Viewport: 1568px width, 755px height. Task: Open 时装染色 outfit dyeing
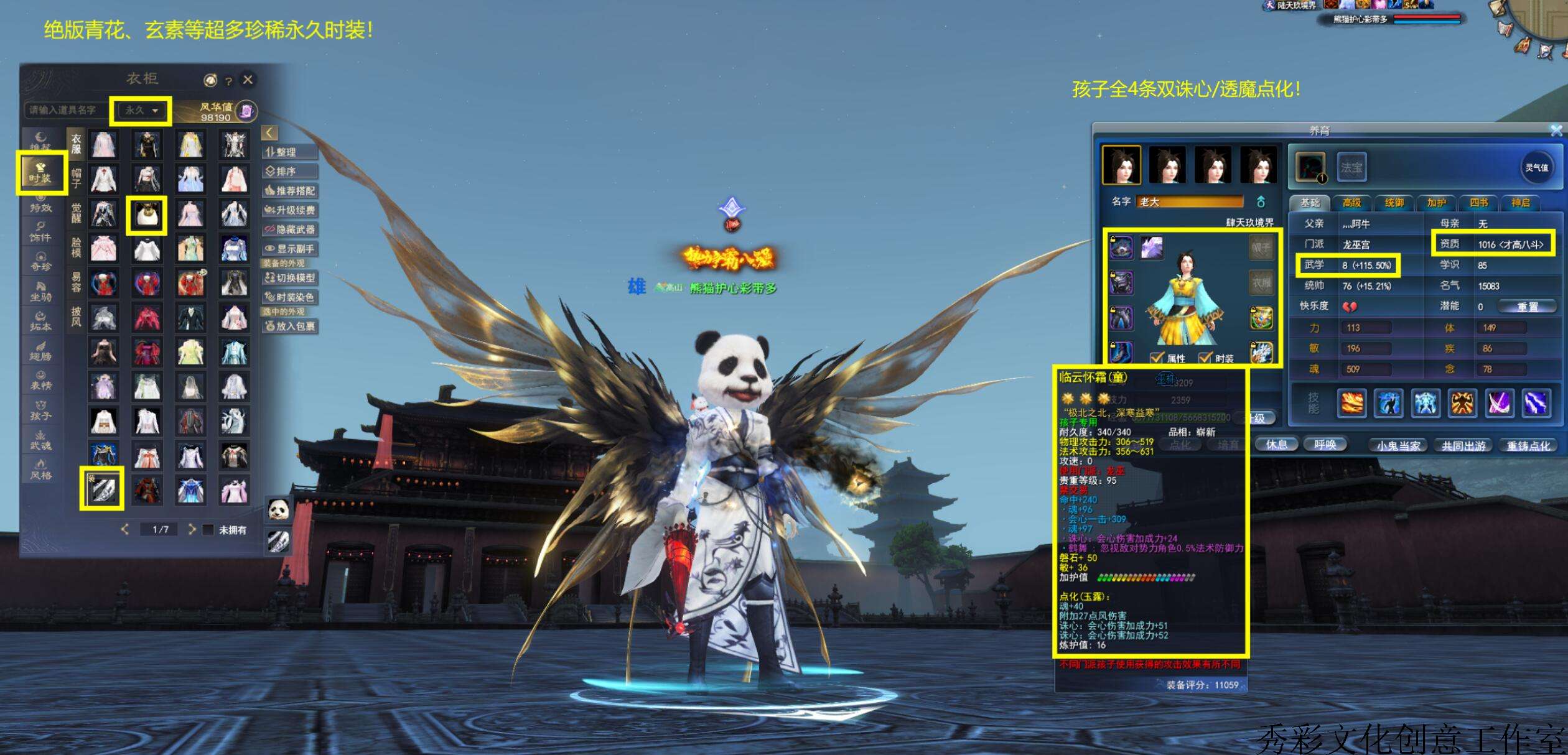click(x=290, y=297)
